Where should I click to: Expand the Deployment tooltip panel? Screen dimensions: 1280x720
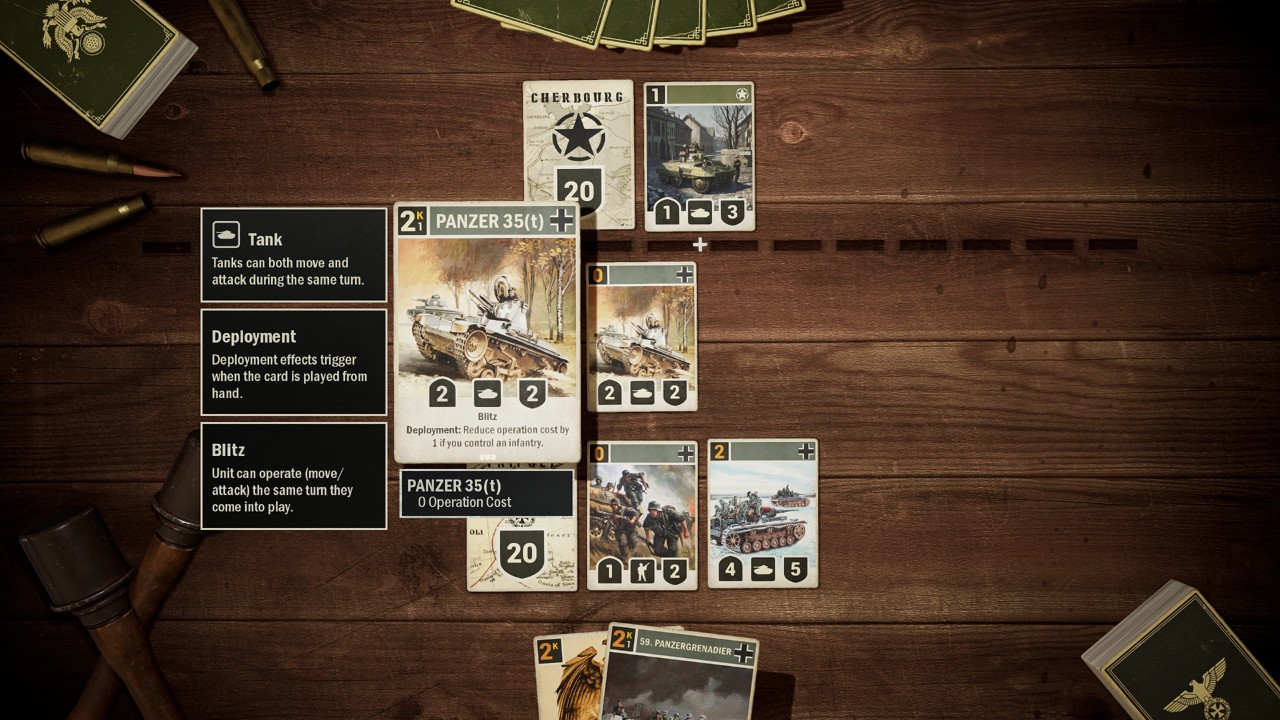pyautogui.click(x=293, y=361)
